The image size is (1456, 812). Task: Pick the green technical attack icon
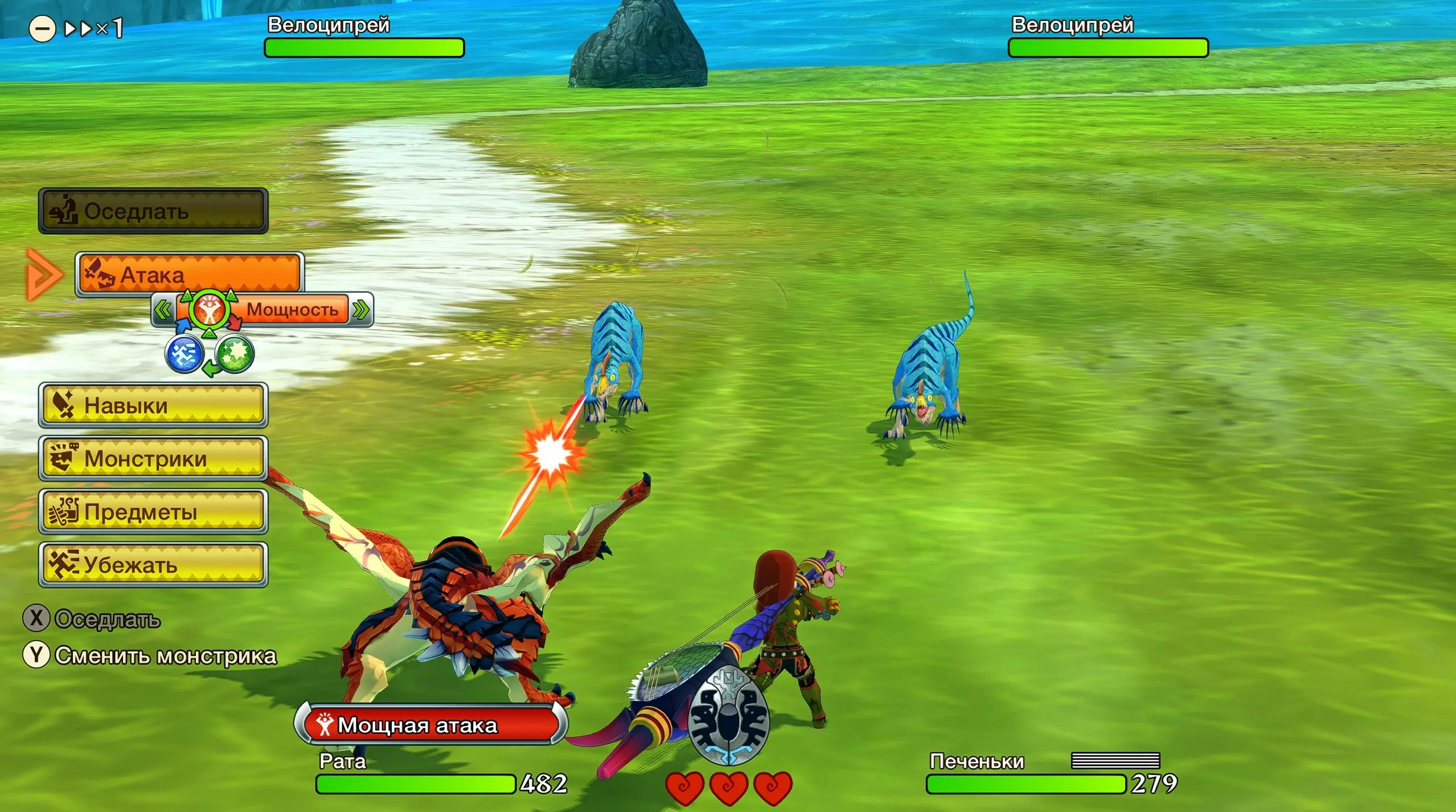coord(235,354)
